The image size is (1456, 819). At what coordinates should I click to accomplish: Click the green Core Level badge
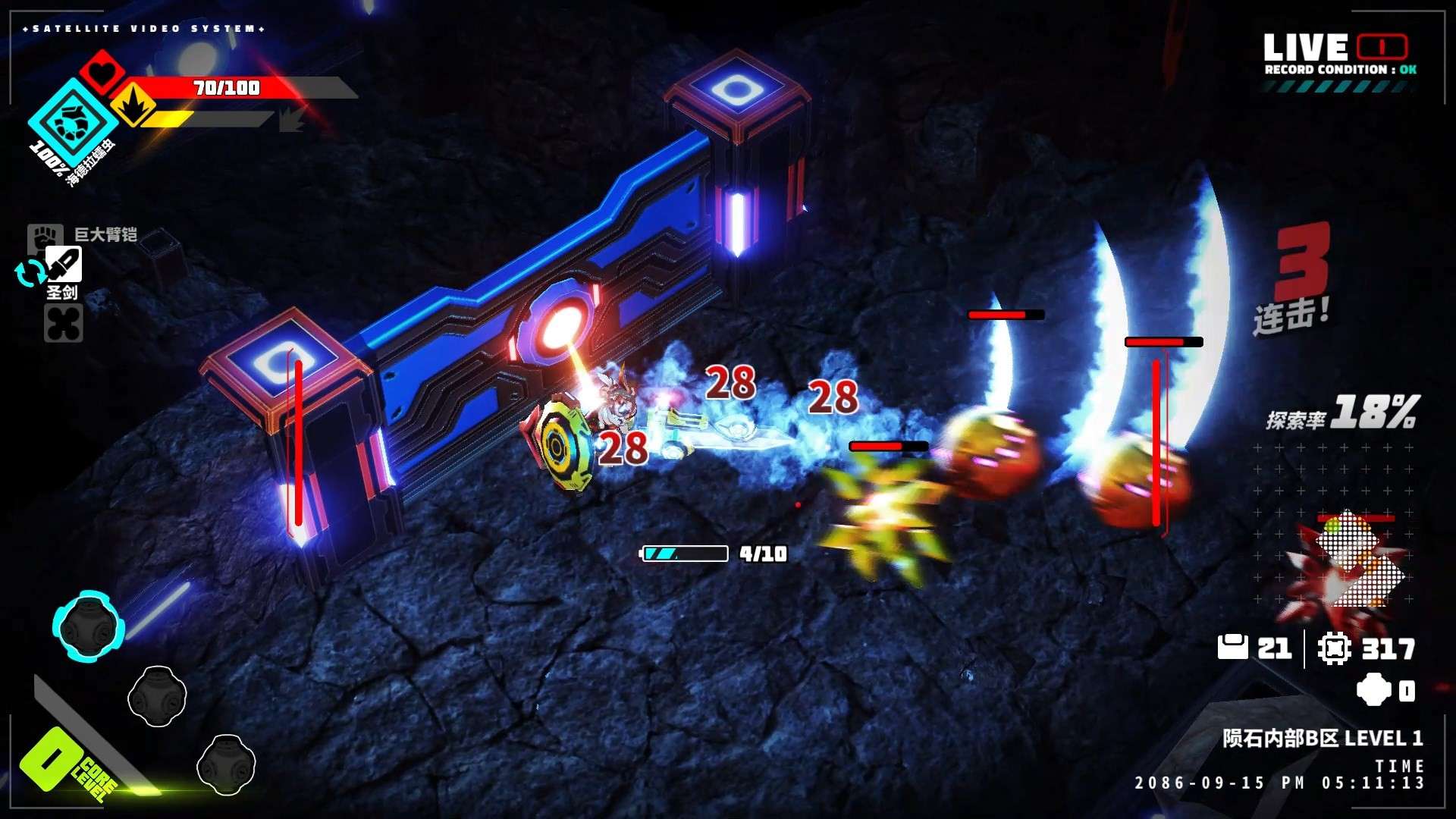coord(52,761)
